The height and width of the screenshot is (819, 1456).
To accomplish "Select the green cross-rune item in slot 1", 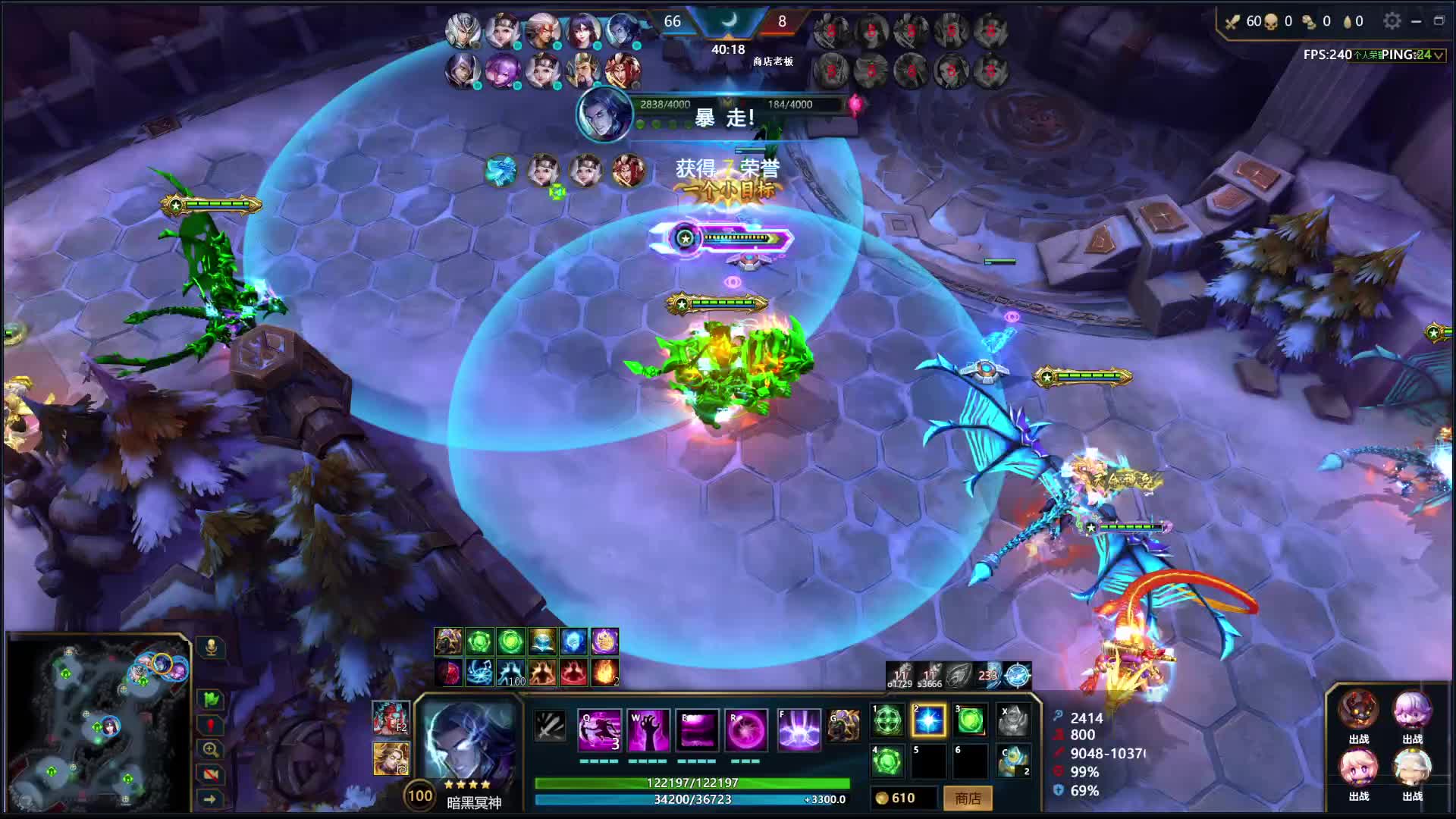I will [887, 720].
